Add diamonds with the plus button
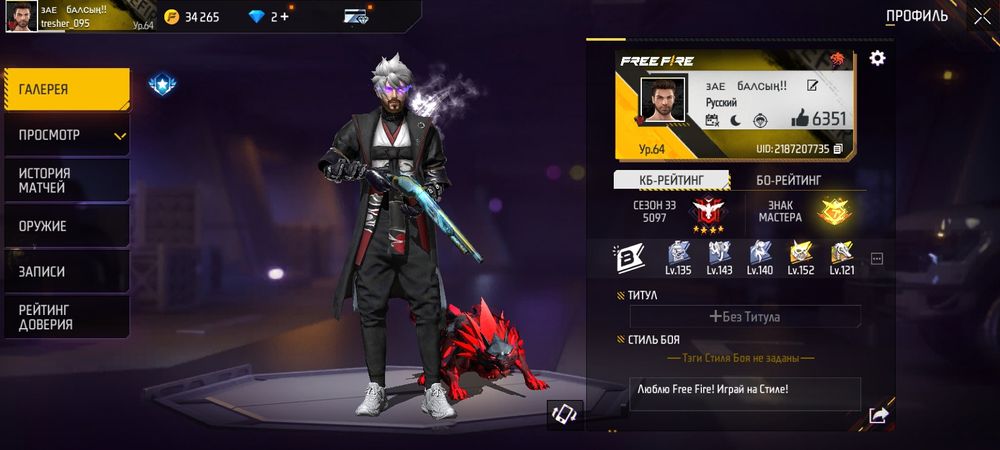This screenshot has width=1000, height=450. tap(285, 17)
